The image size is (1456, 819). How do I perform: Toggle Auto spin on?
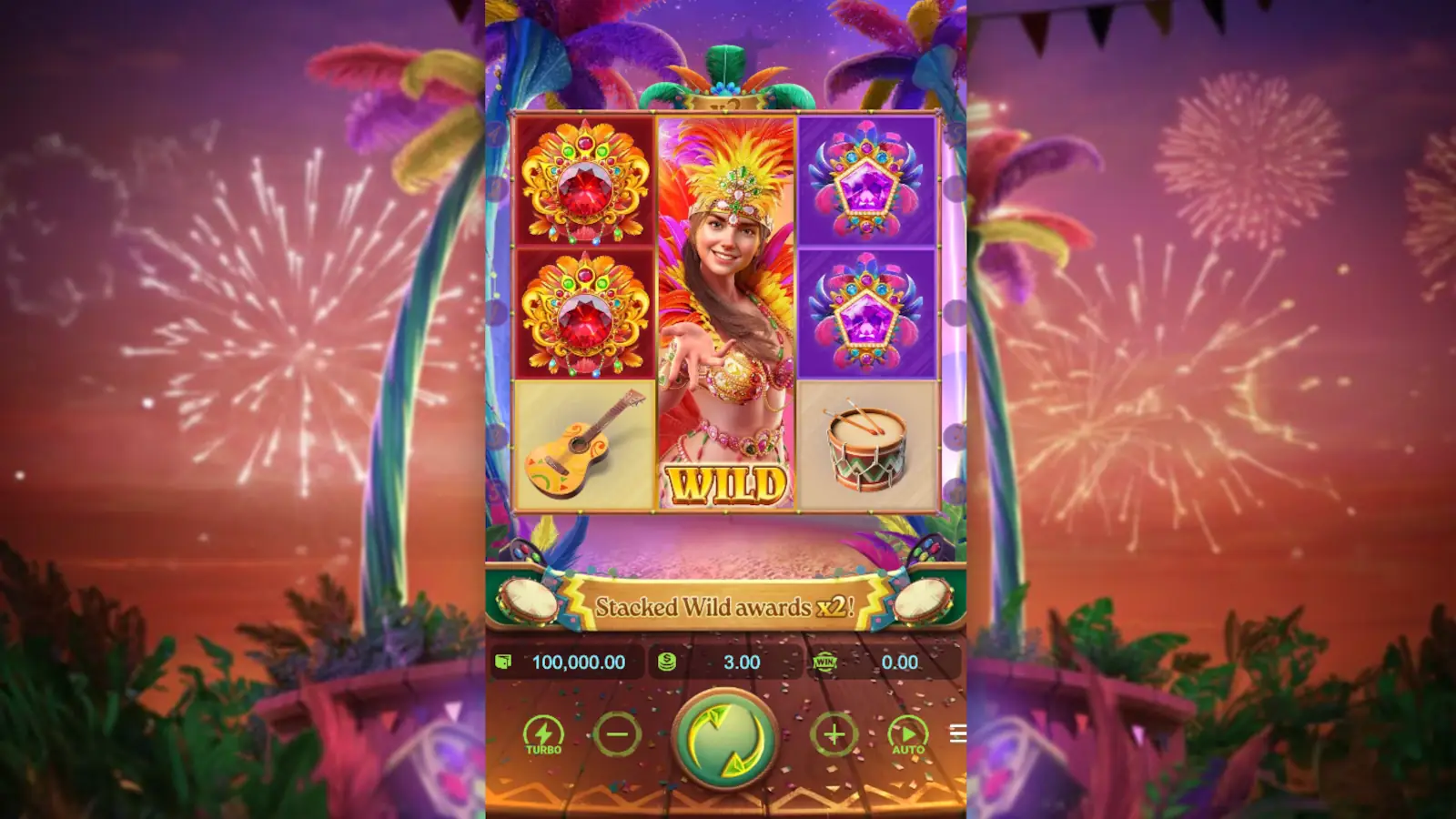pos(909,733)
